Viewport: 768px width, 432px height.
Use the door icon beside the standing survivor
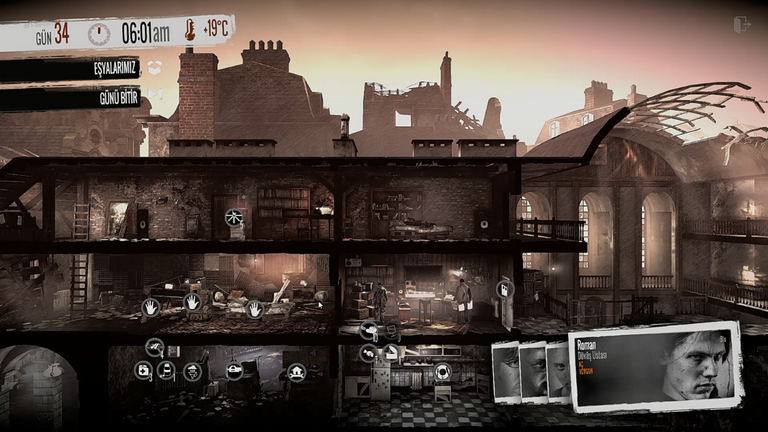click(504, 289)
